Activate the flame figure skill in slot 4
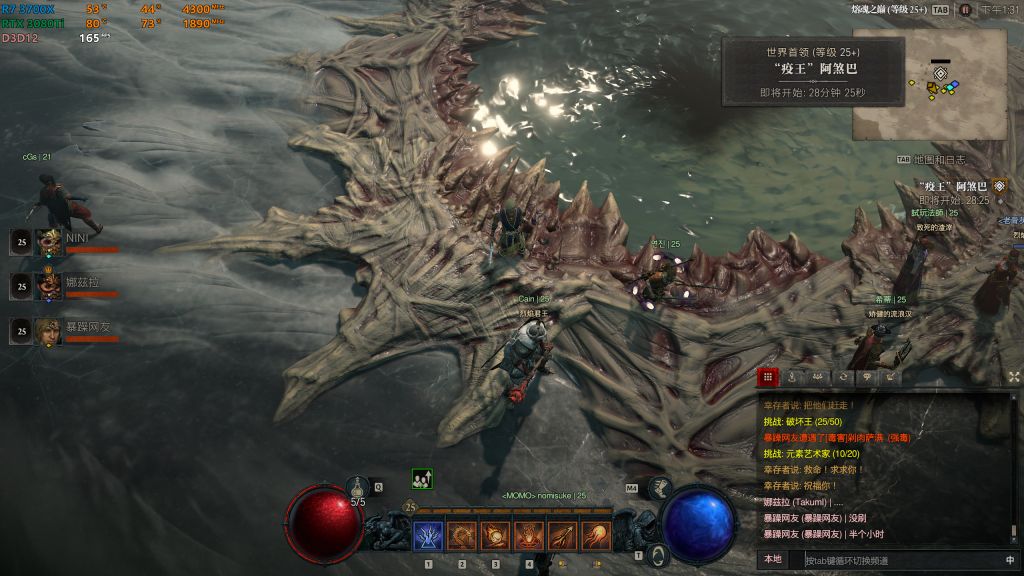This screenshot has height=576, width=1024. pyautogui.click(x=529, y=536)
